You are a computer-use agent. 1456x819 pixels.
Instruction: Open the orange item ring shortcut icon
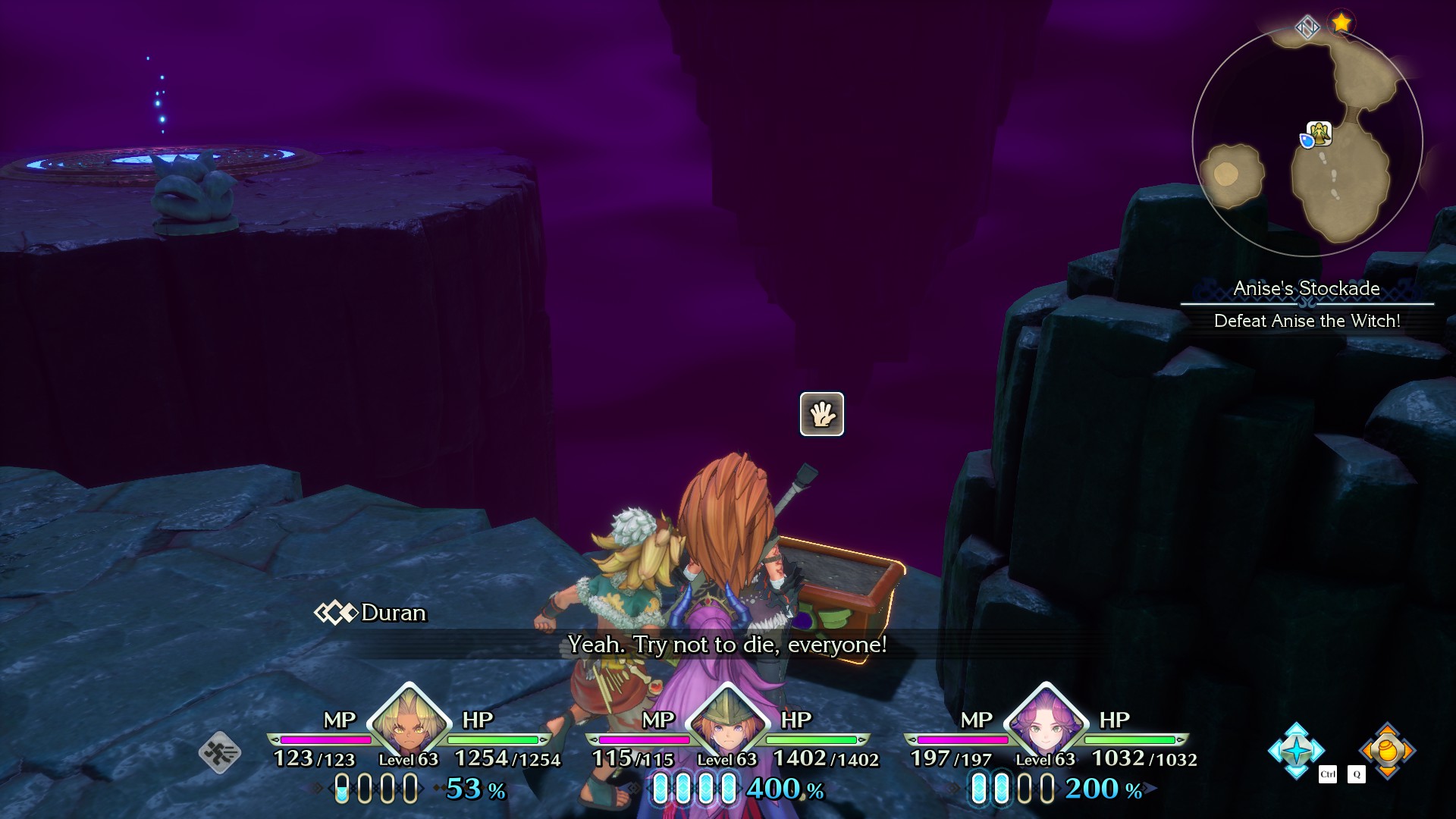[1387, 750]
